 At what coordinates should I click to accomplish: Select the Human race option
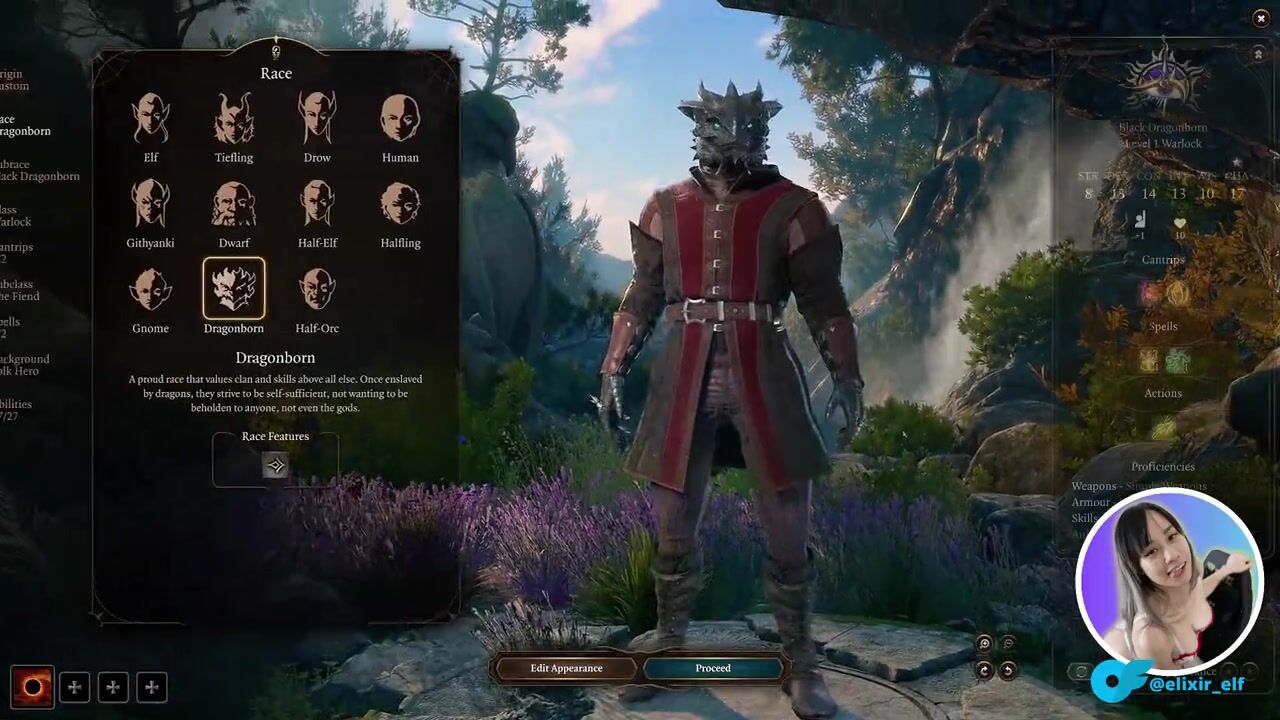(400, 119)
